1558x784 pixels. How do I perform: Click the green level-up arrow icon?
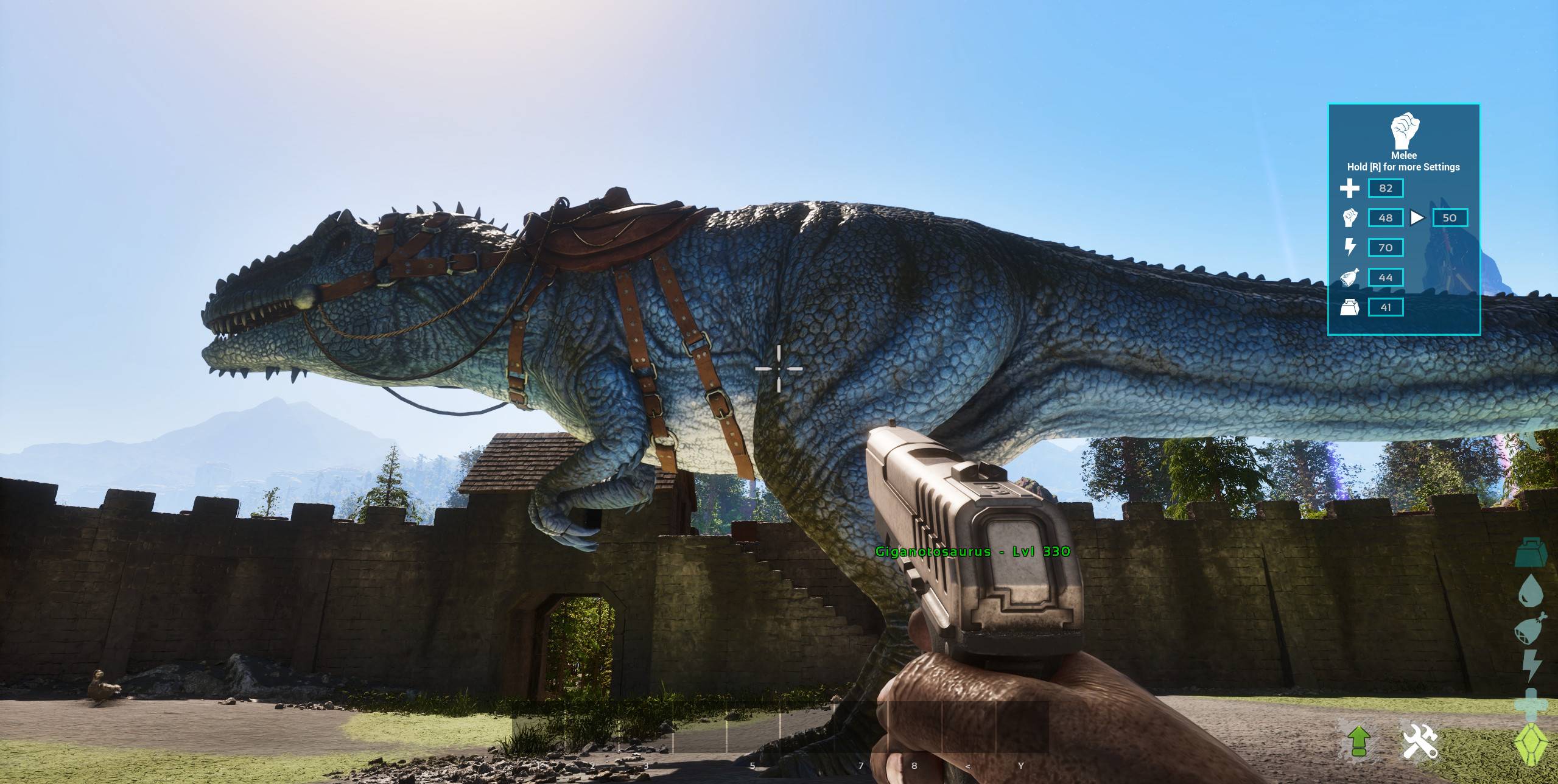click(x=1358, y=741)
